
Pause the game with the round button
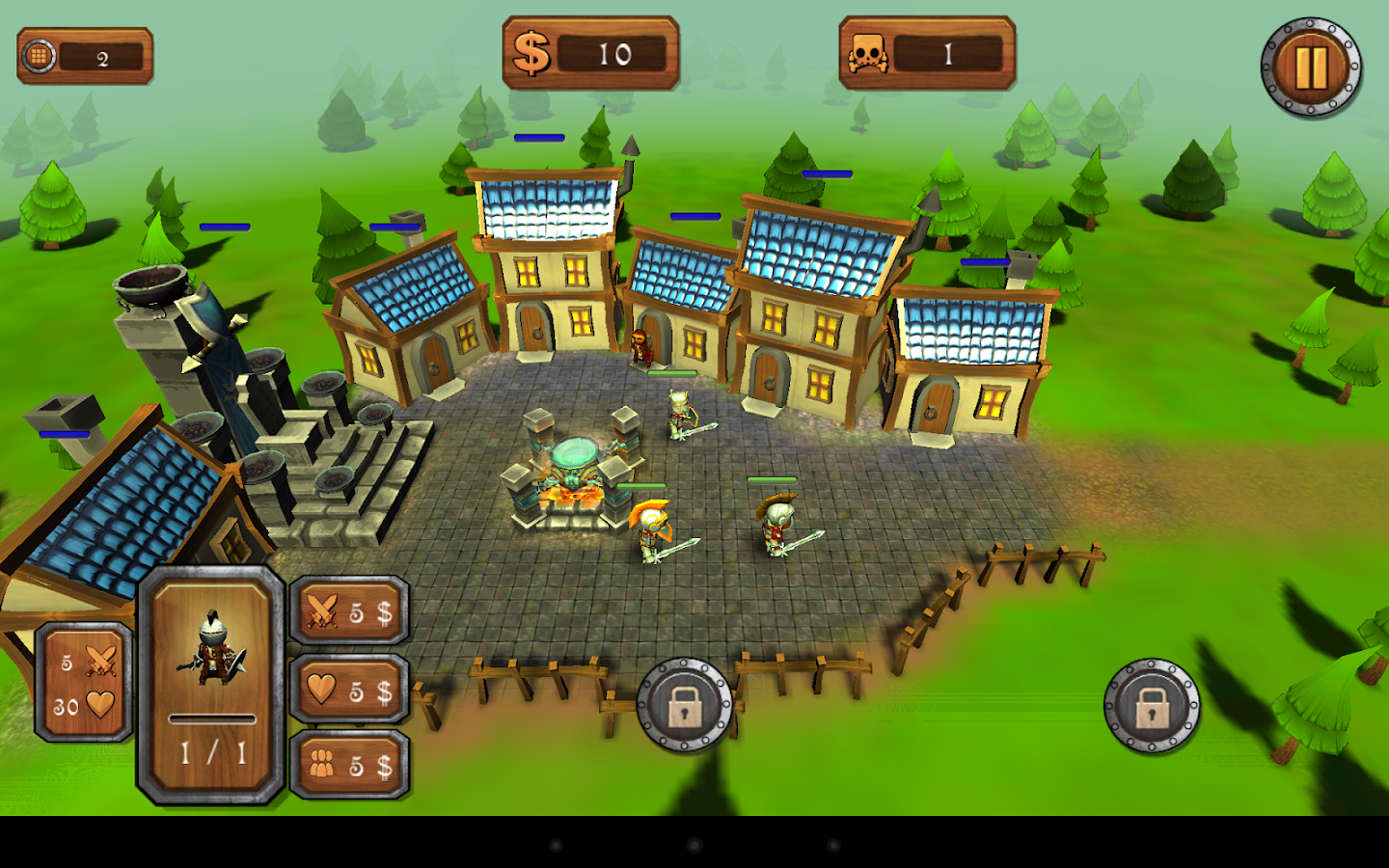[x=1310, y=68]
